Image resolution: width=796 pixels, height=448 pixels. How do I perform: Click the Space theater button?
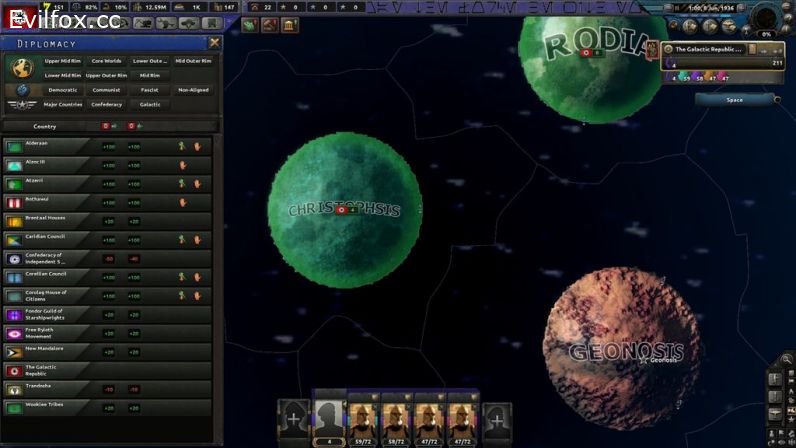point(735,100)
